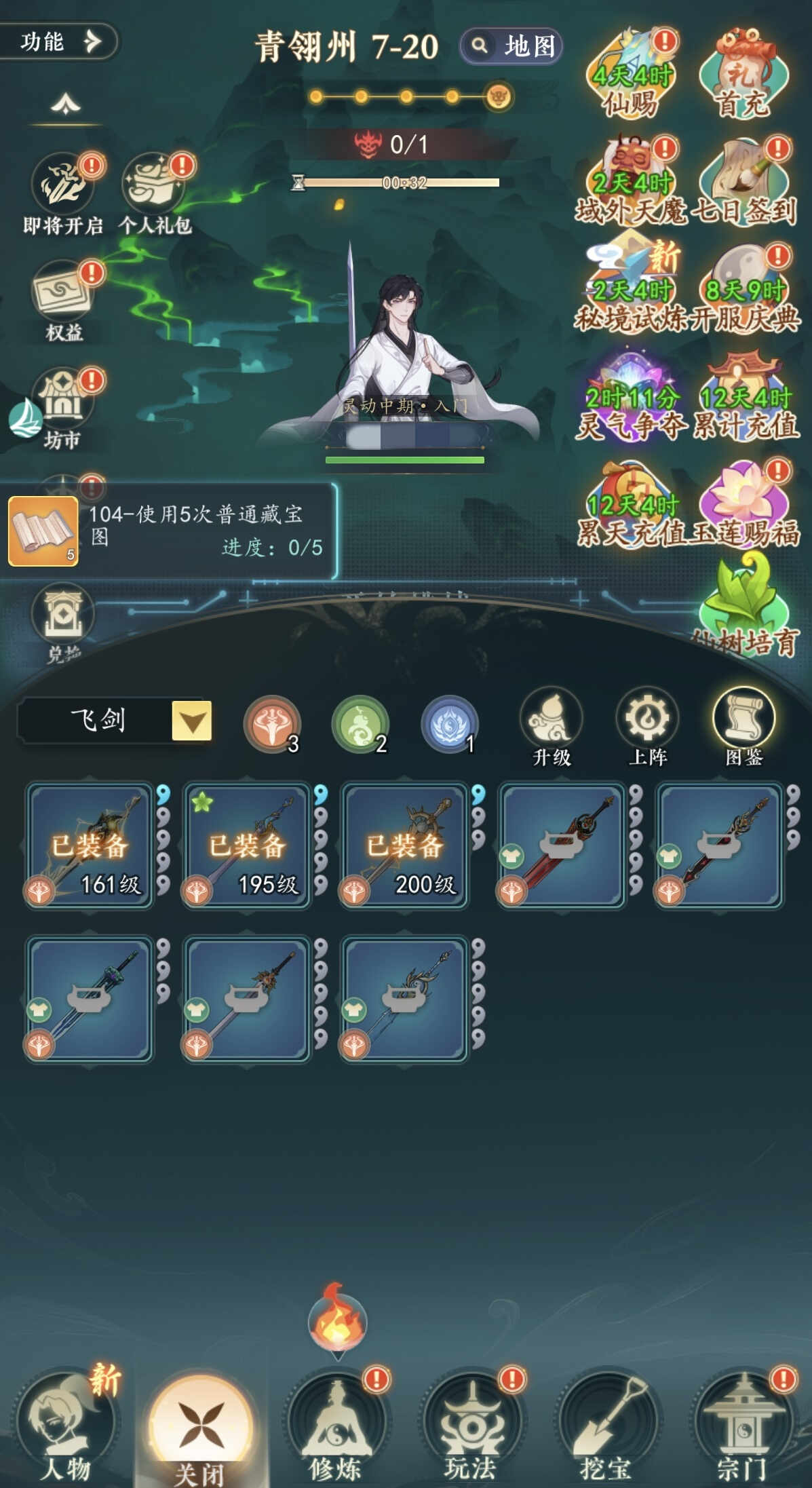Visit the 坊市 market

[x=64, y=407]
